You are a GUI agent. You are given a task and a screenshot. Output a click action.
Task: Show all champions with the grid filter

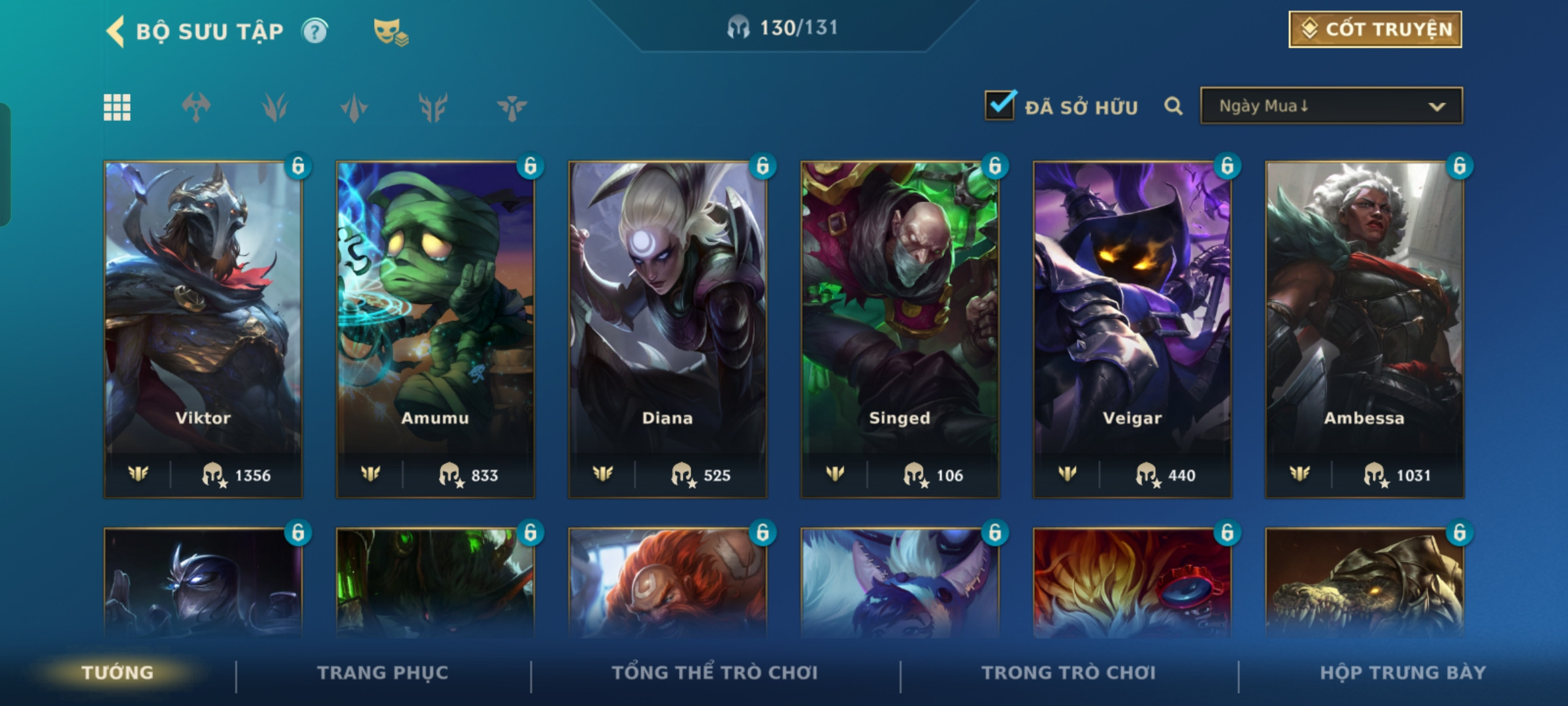coord(117,107)
